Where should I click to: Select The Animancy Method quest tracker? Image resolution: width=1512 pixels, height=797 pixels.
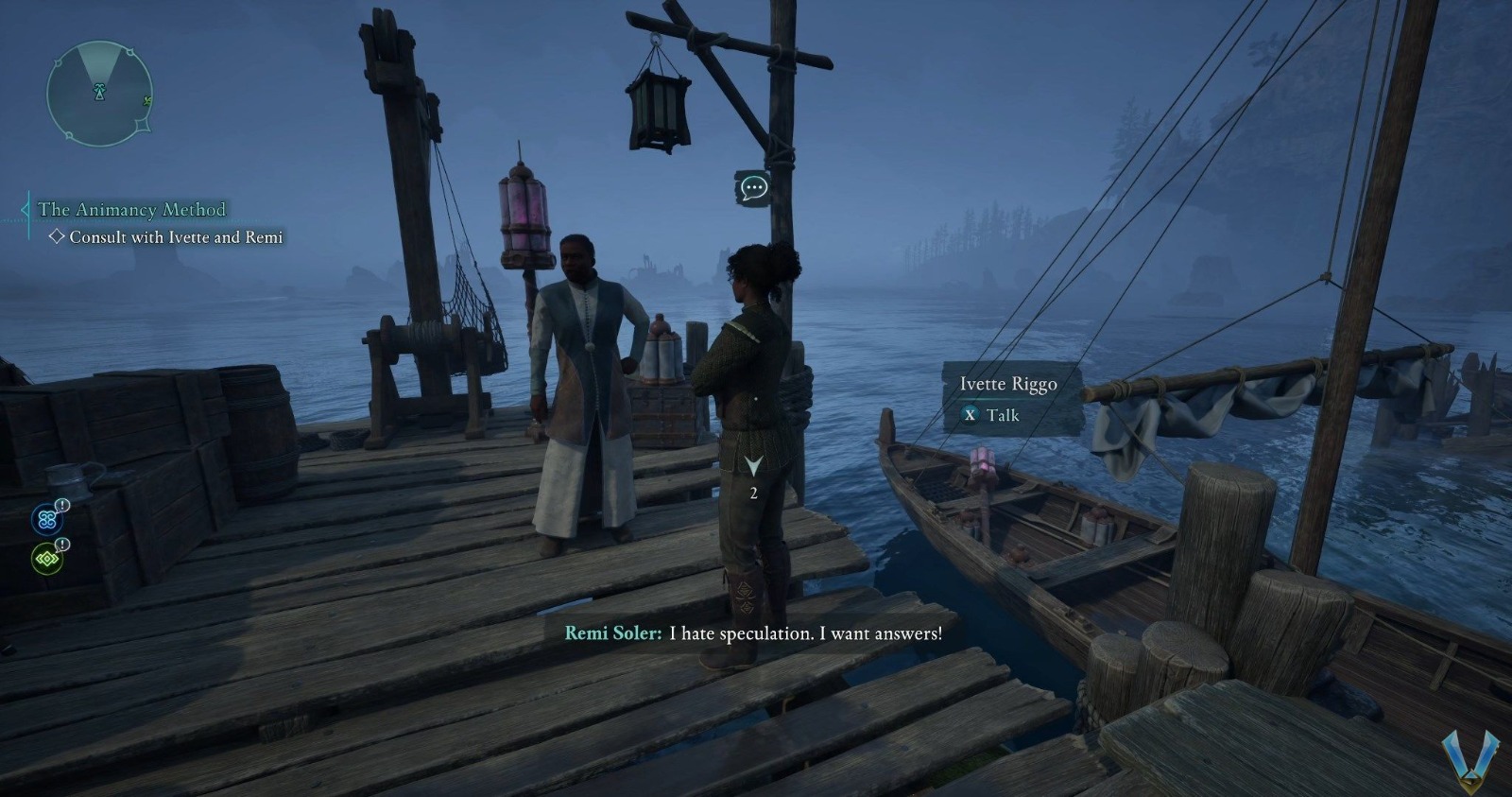click(x=132, y=210)
